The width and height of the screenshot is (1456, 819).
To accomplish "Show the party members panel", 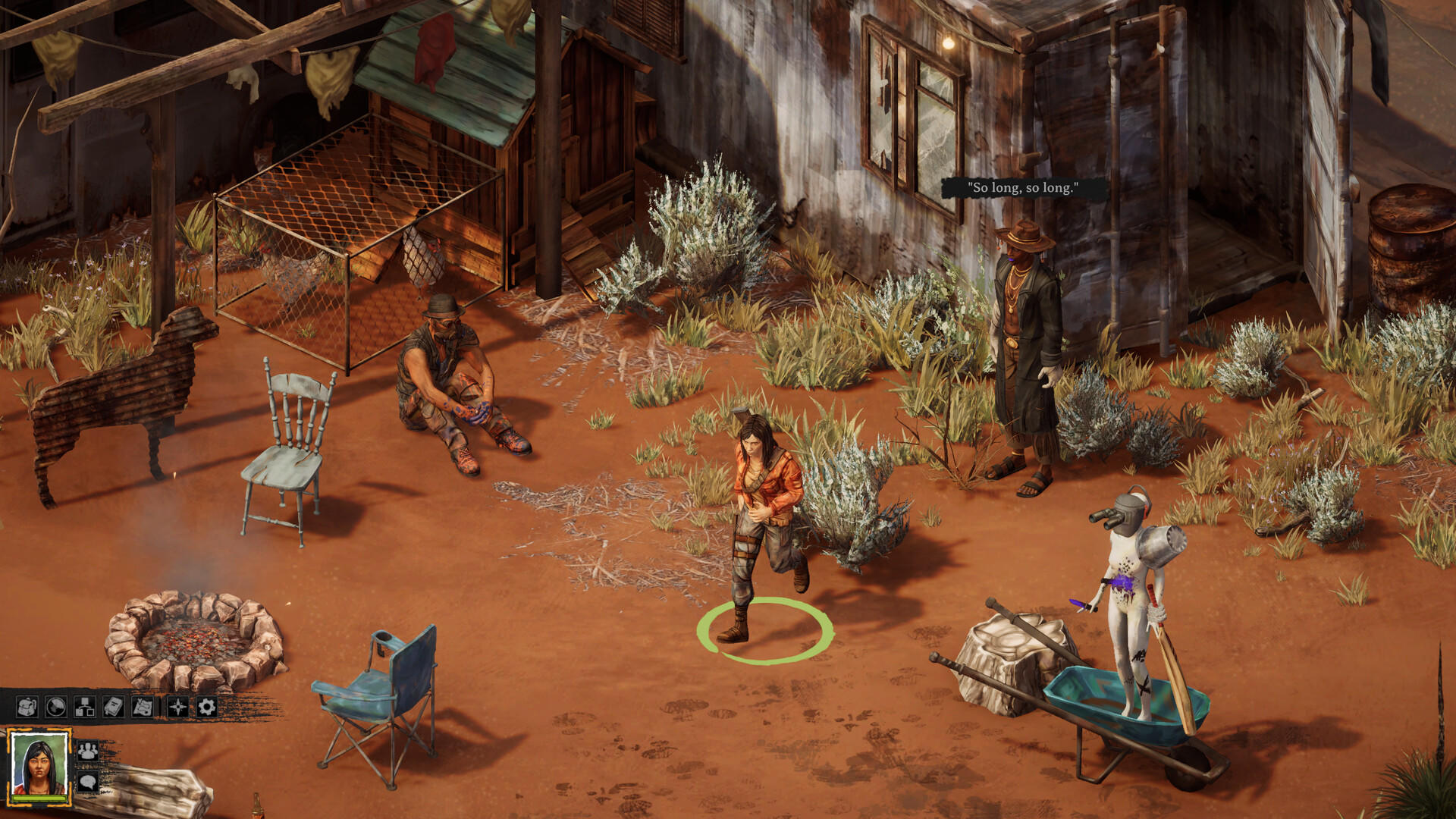I will 88,750.
